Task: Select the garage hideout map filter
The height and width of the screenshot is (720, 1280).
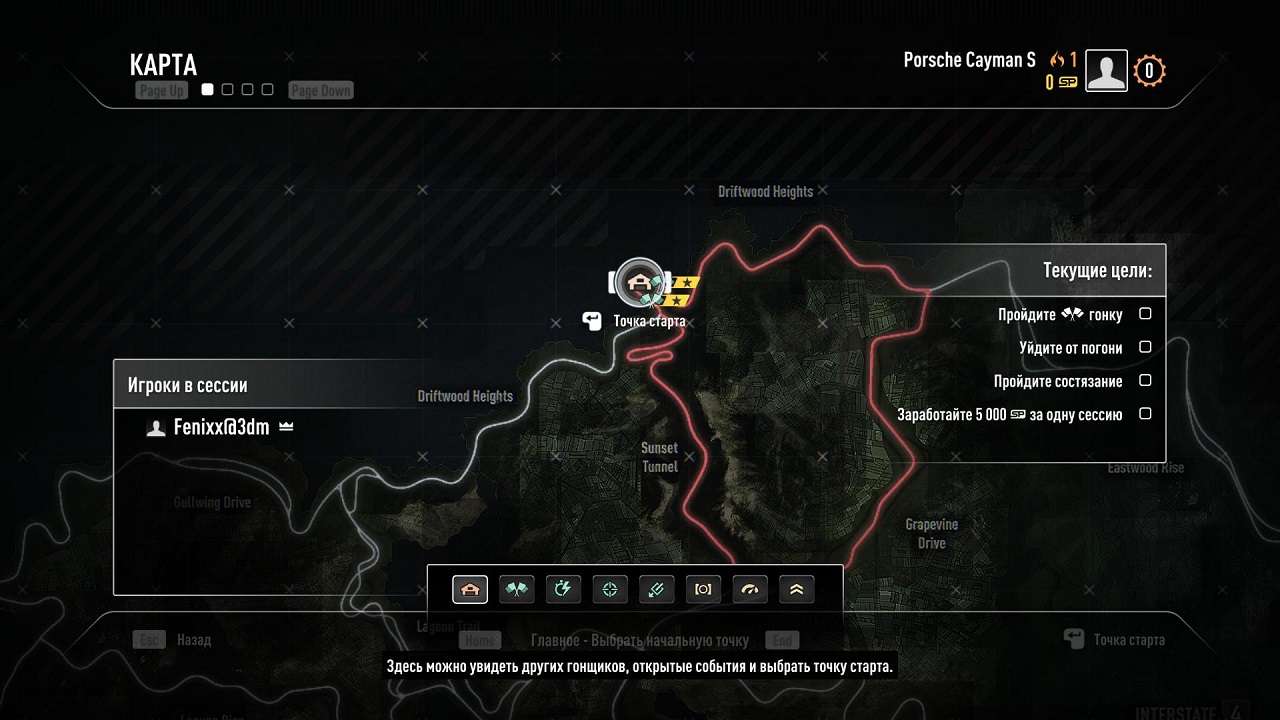Action: [470, 590]
